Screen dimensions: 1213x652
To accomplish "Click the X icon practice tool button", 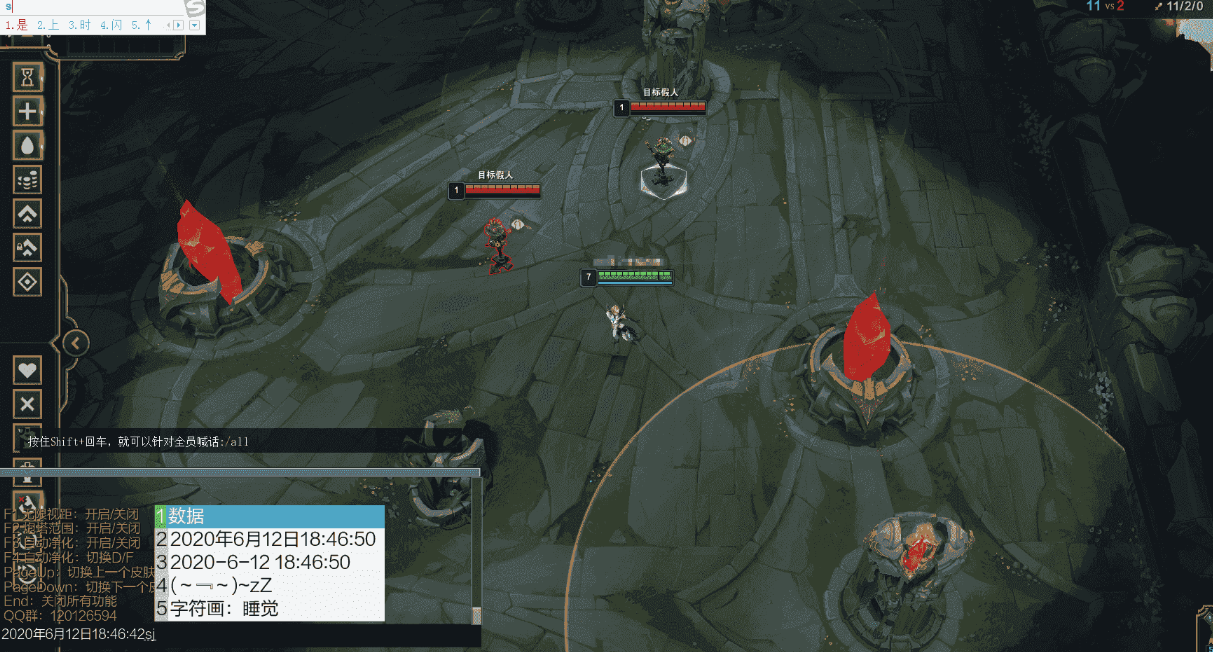I will [28, 404].
